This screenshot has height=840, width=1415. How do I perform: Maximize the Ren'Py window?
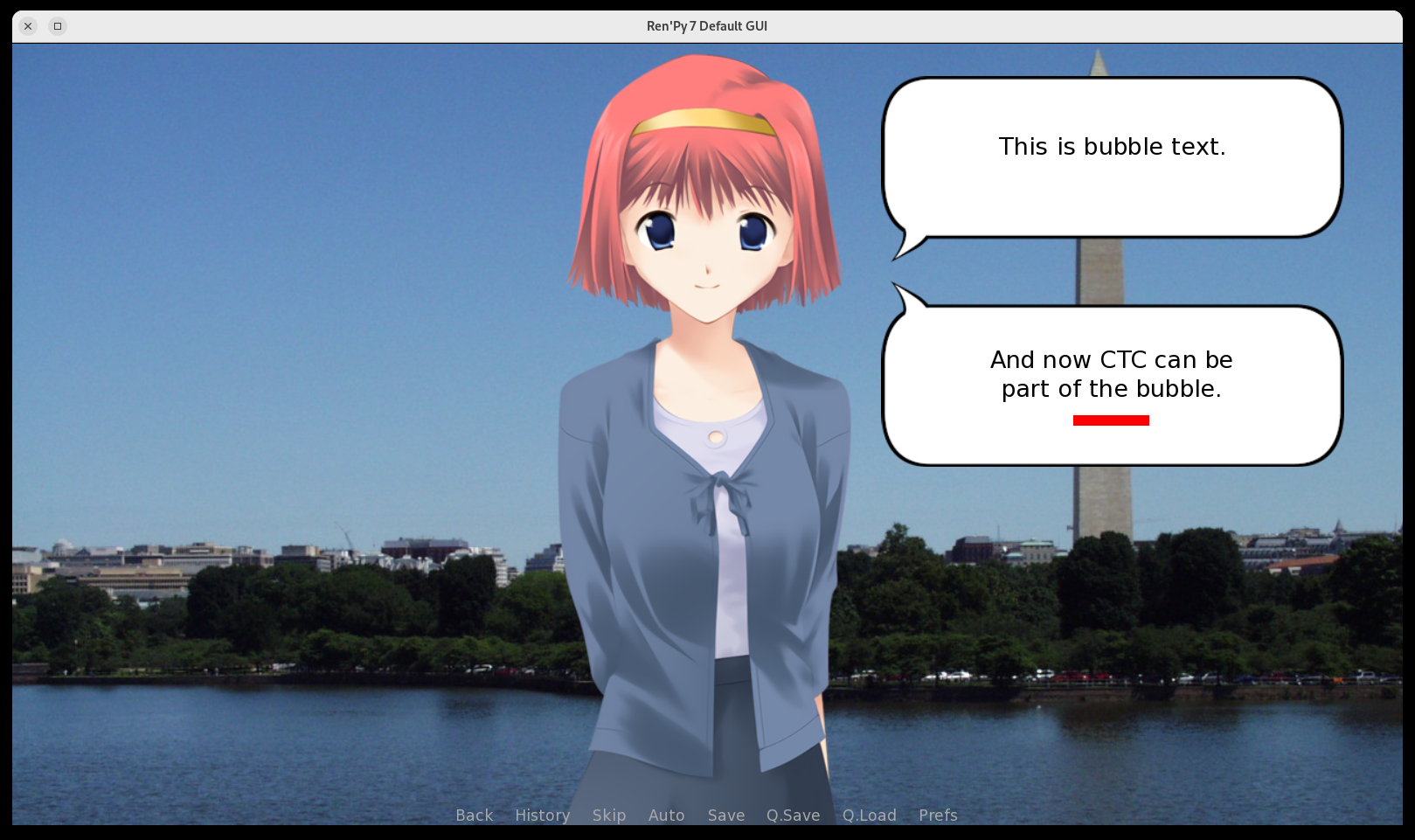point(58,26)
